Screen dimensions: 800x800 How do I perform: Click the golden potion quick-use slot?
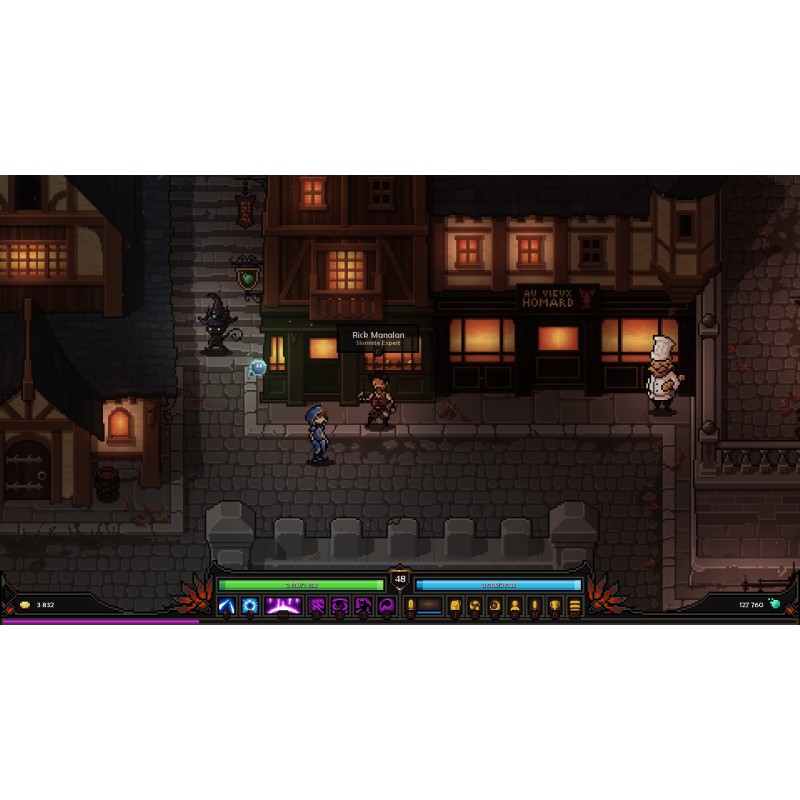point(411,606)
